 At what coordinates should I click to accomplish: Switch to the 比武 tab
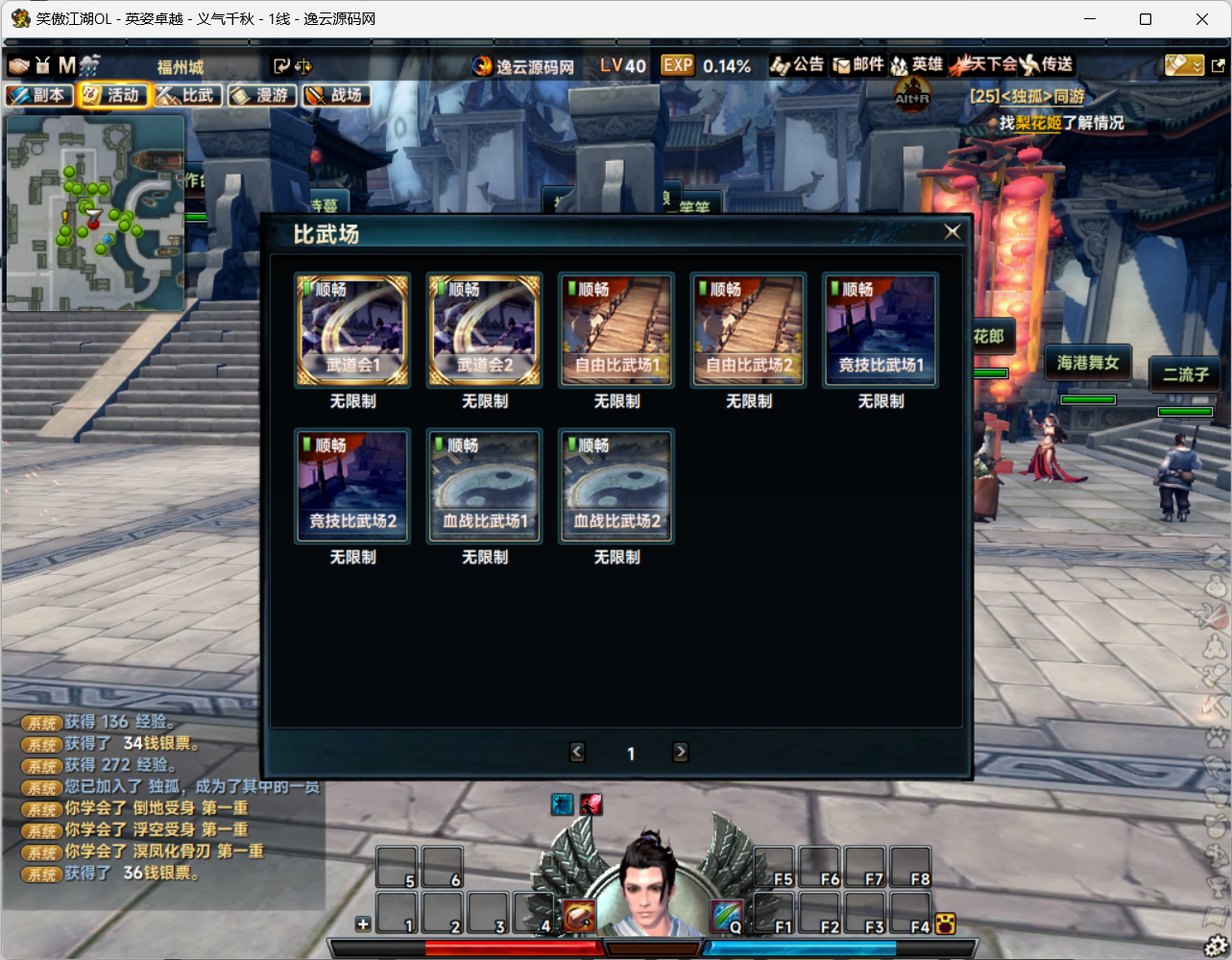point(188,95)
